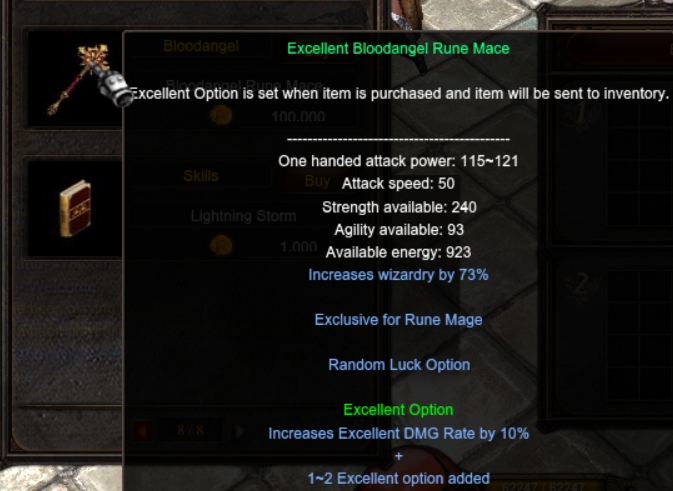Go to the next shop page

click(238, 431)
